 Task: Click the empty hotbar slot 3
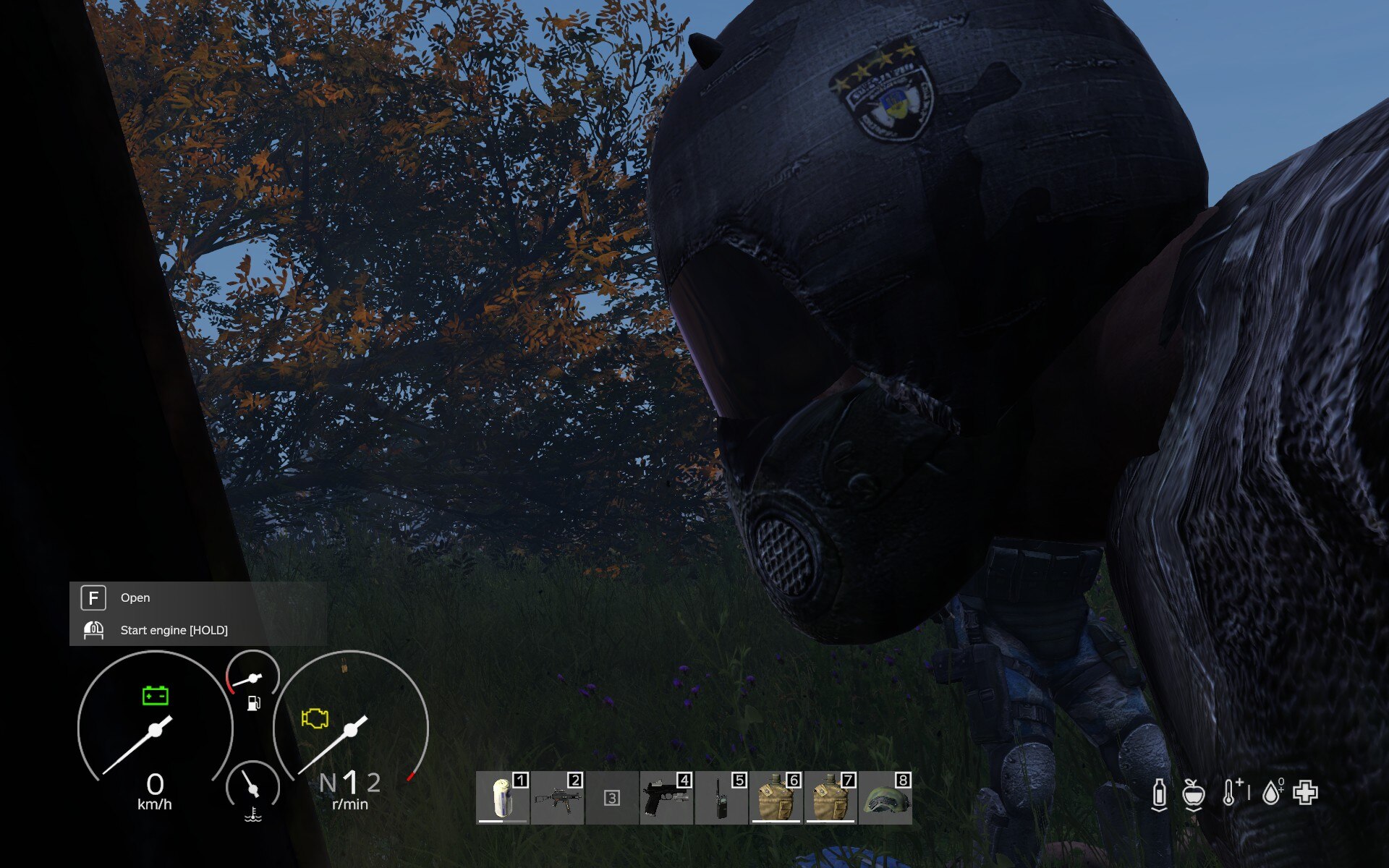(x=612, y=798)
